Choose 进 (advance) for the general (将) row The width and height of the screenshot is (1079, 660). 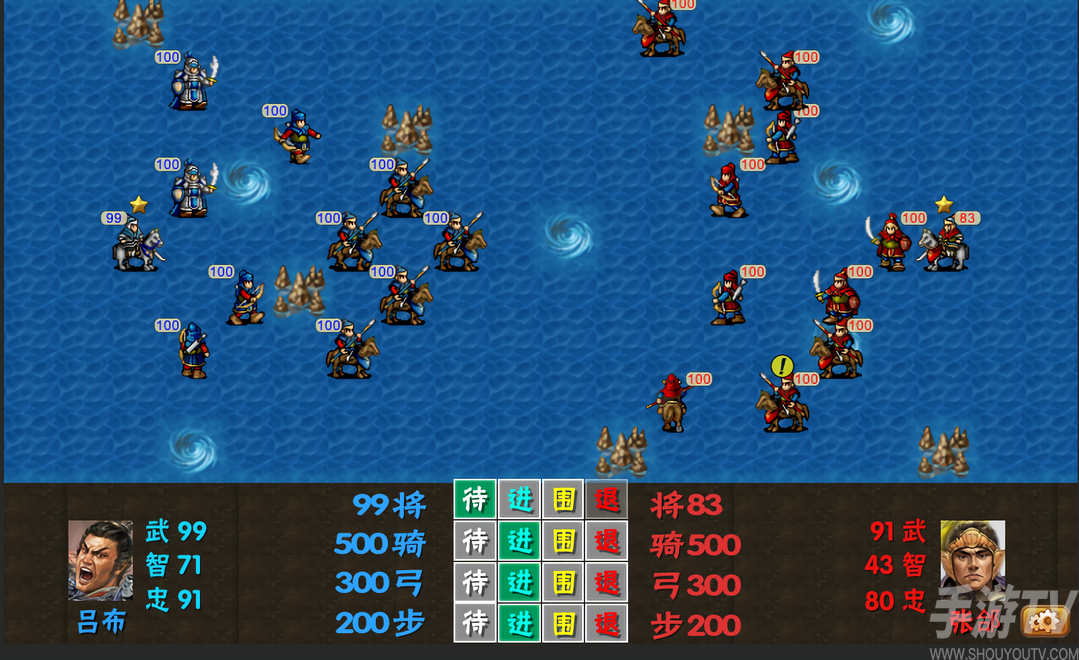[x=519, y=500]
